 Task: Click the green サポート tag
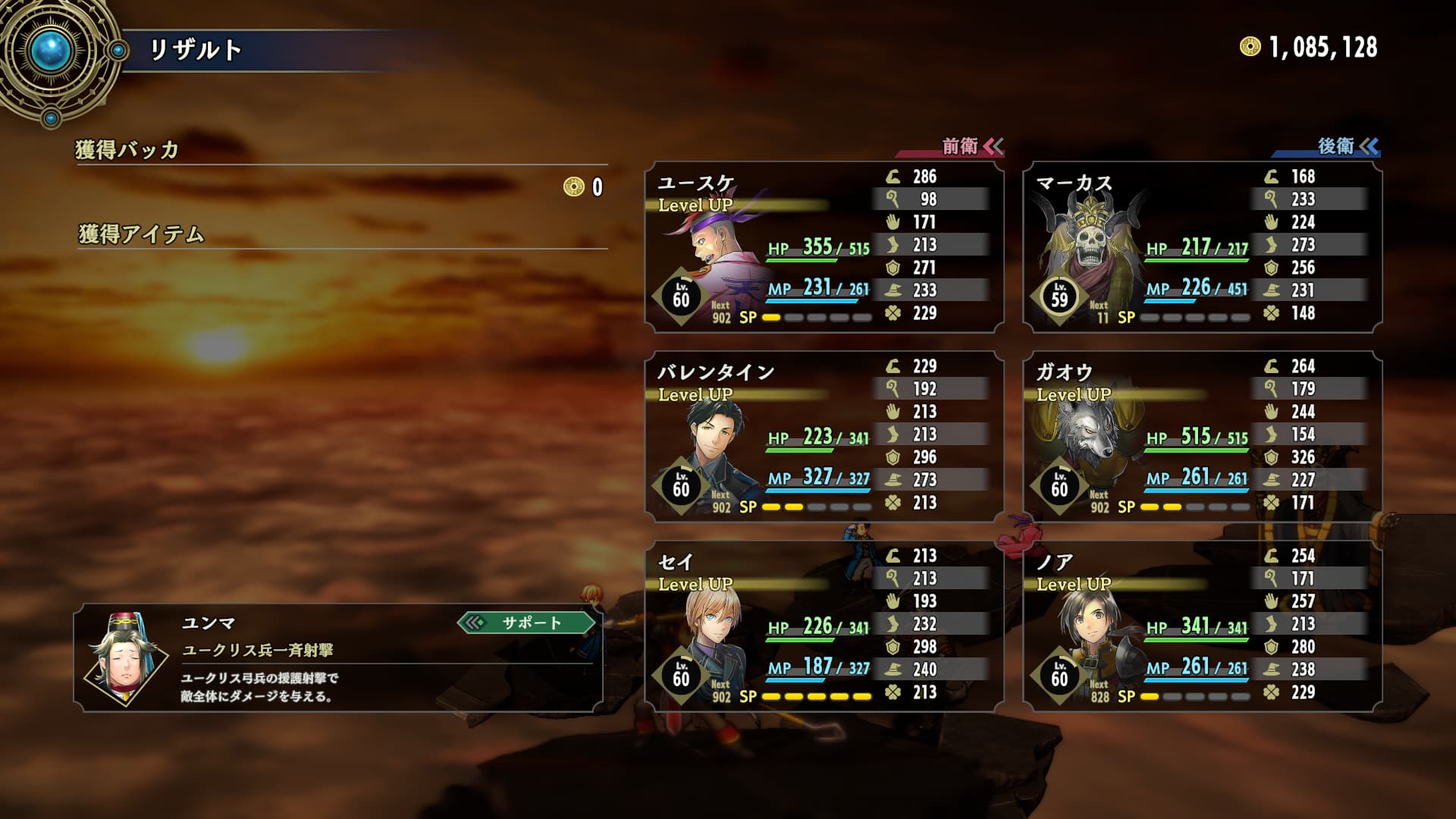pos(528,623)
